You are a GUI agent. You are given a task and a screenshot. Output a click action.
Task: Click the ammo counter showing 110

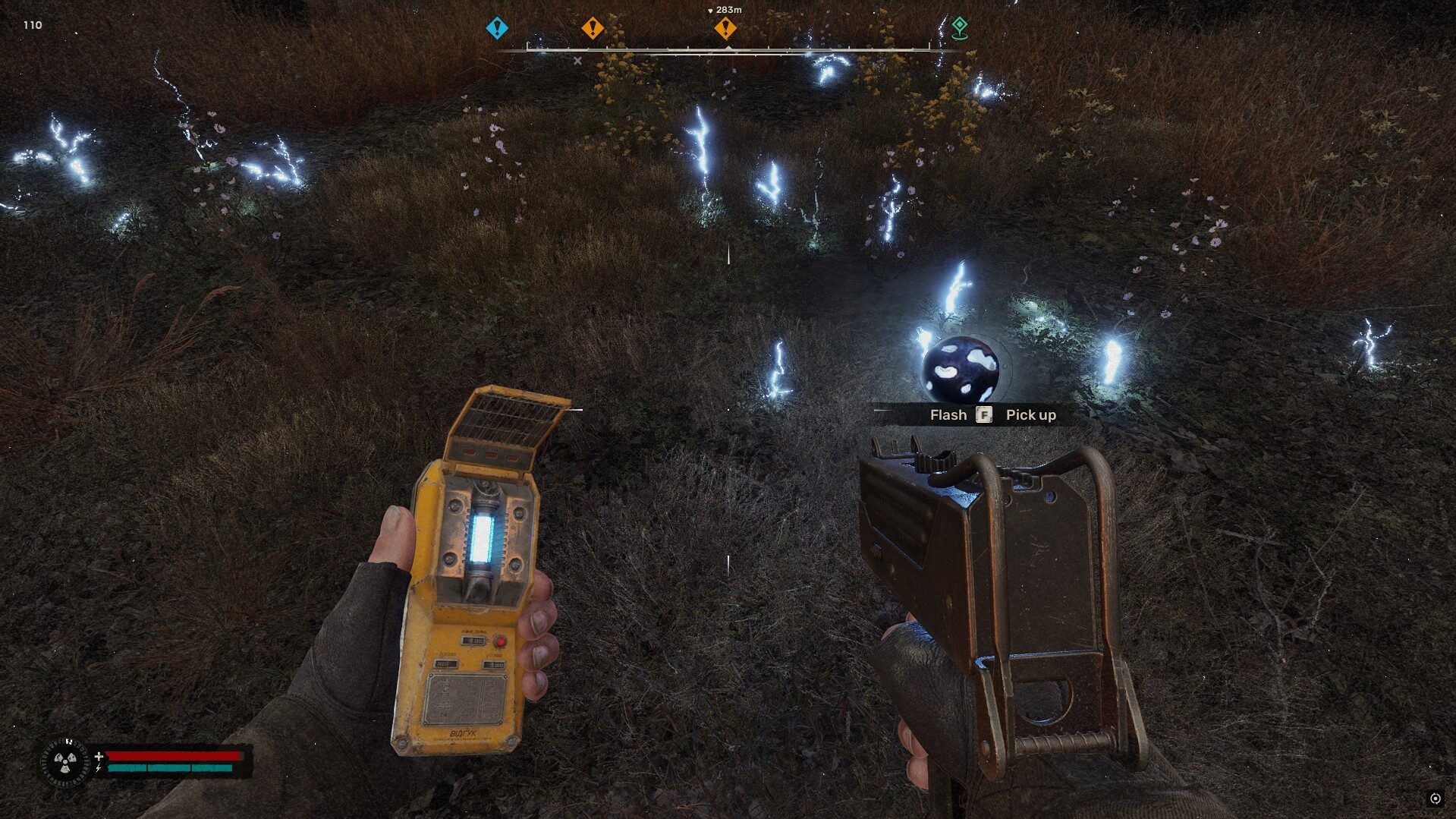(32, 25)
